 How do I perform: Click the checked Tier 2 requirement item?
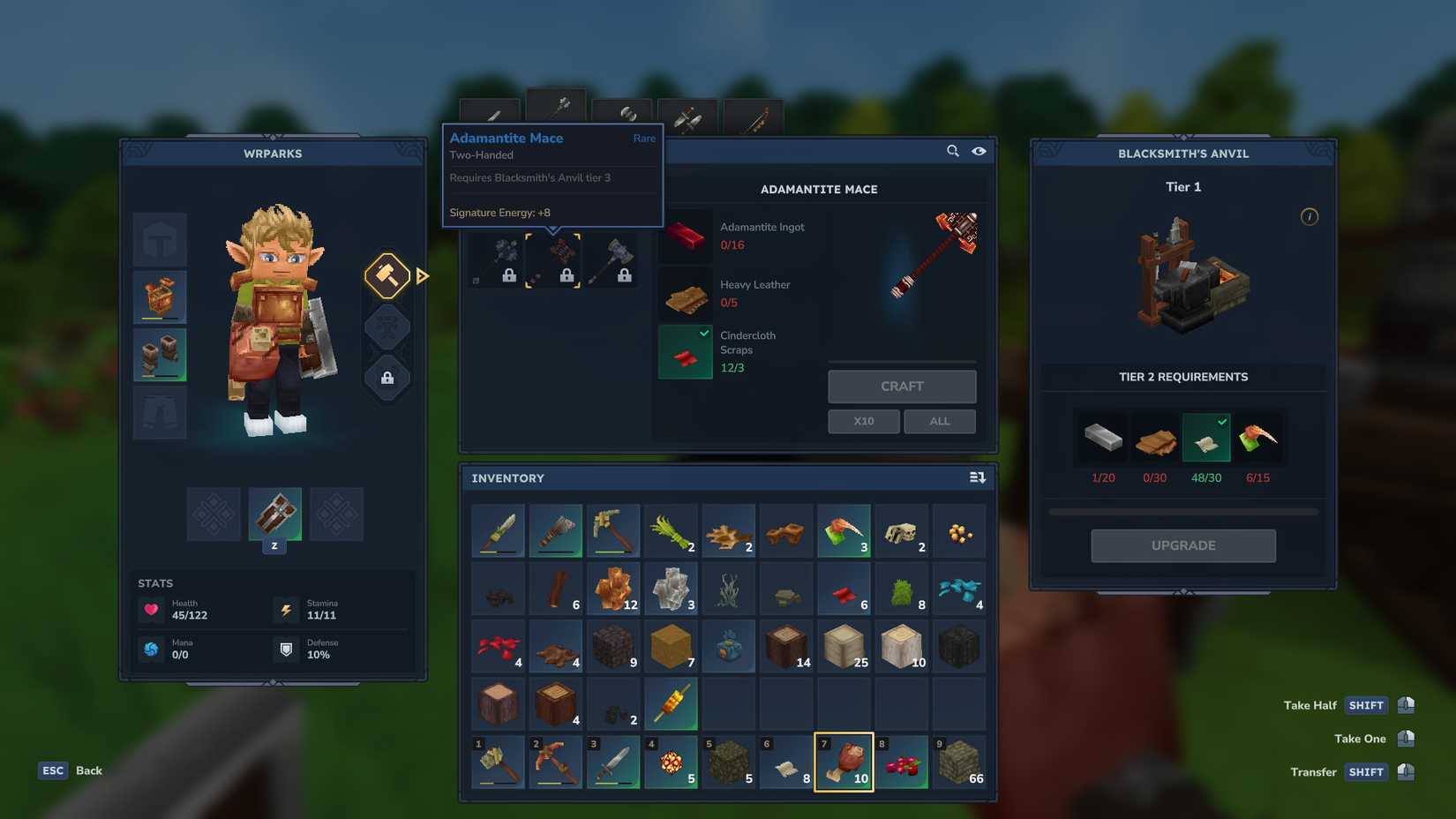(1206, 438)
